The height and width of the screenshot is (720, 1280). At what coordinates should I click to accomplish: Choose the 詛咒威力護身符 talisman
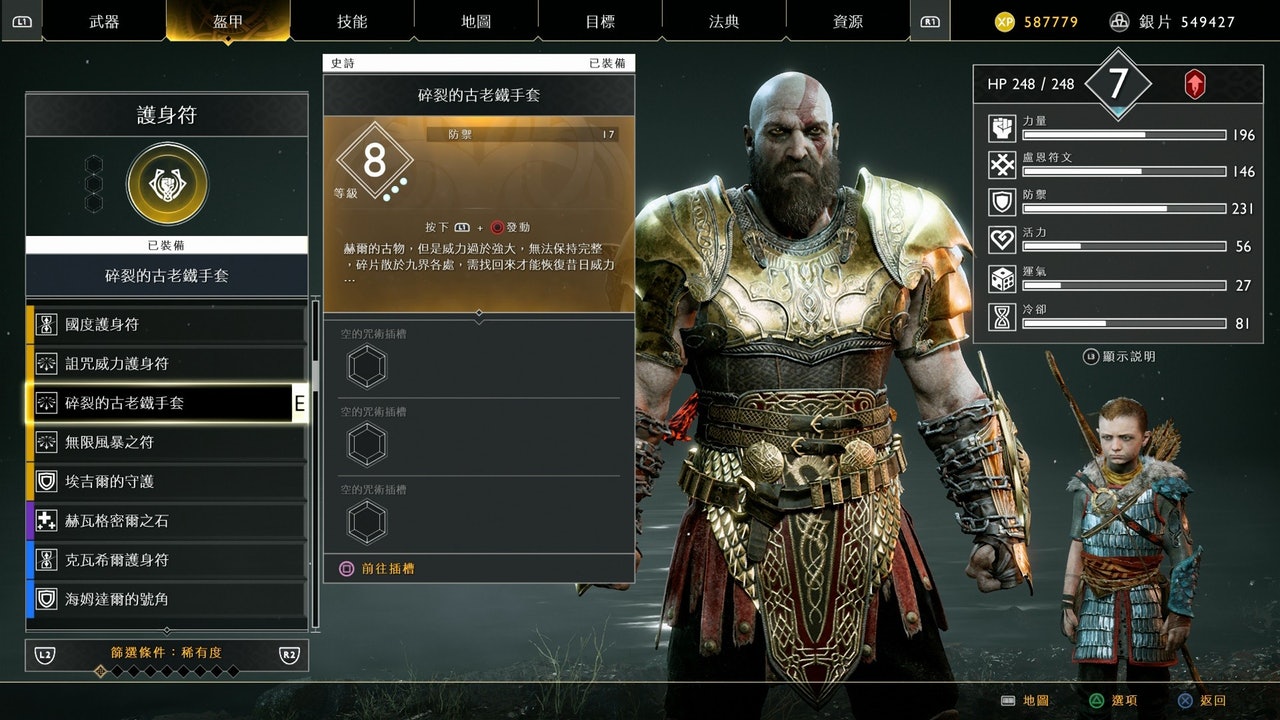[x=166, y=364]
